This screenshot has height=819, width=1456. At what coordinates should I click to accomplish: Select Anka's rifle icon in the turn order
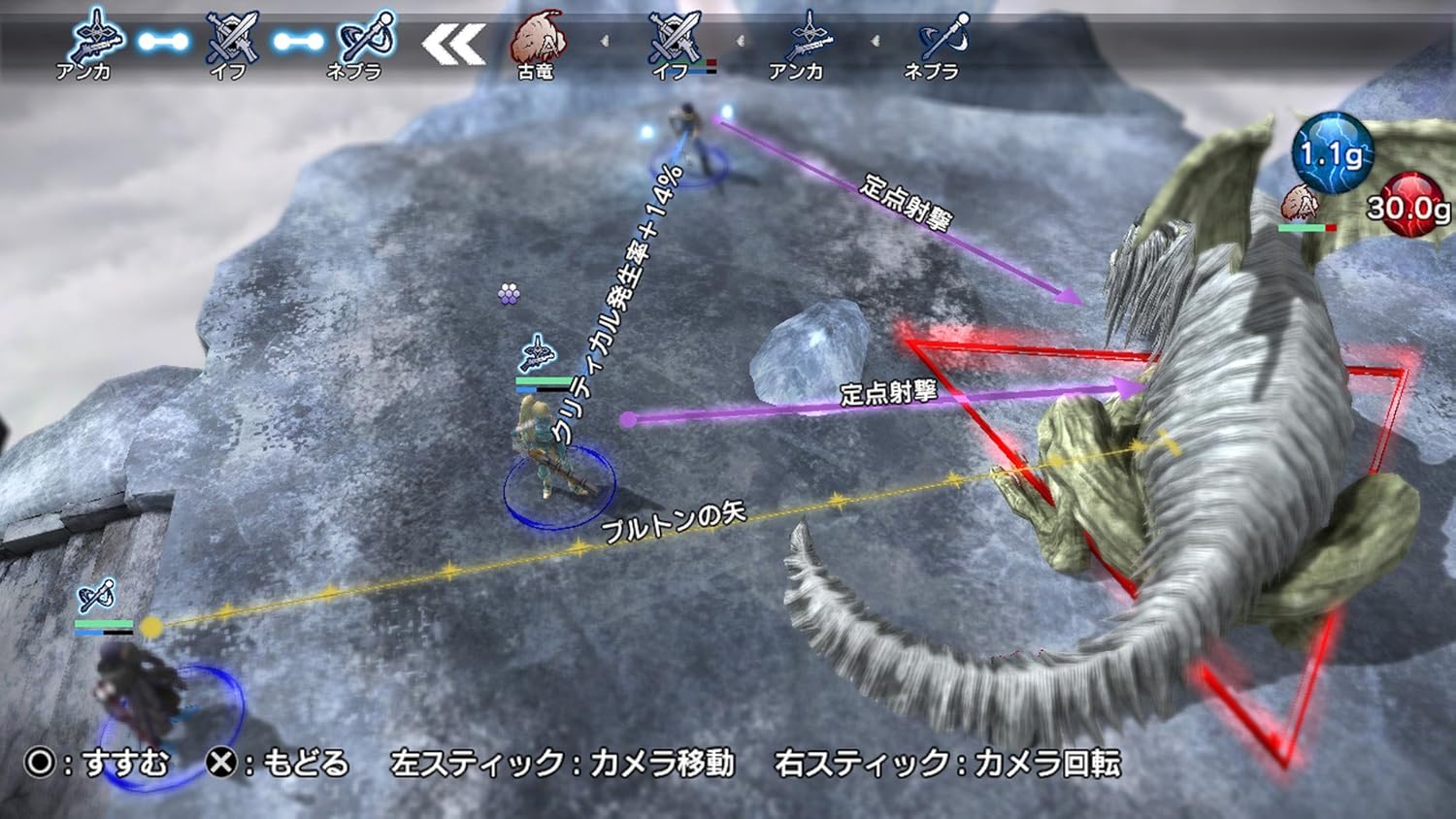[x=97, y=37]
